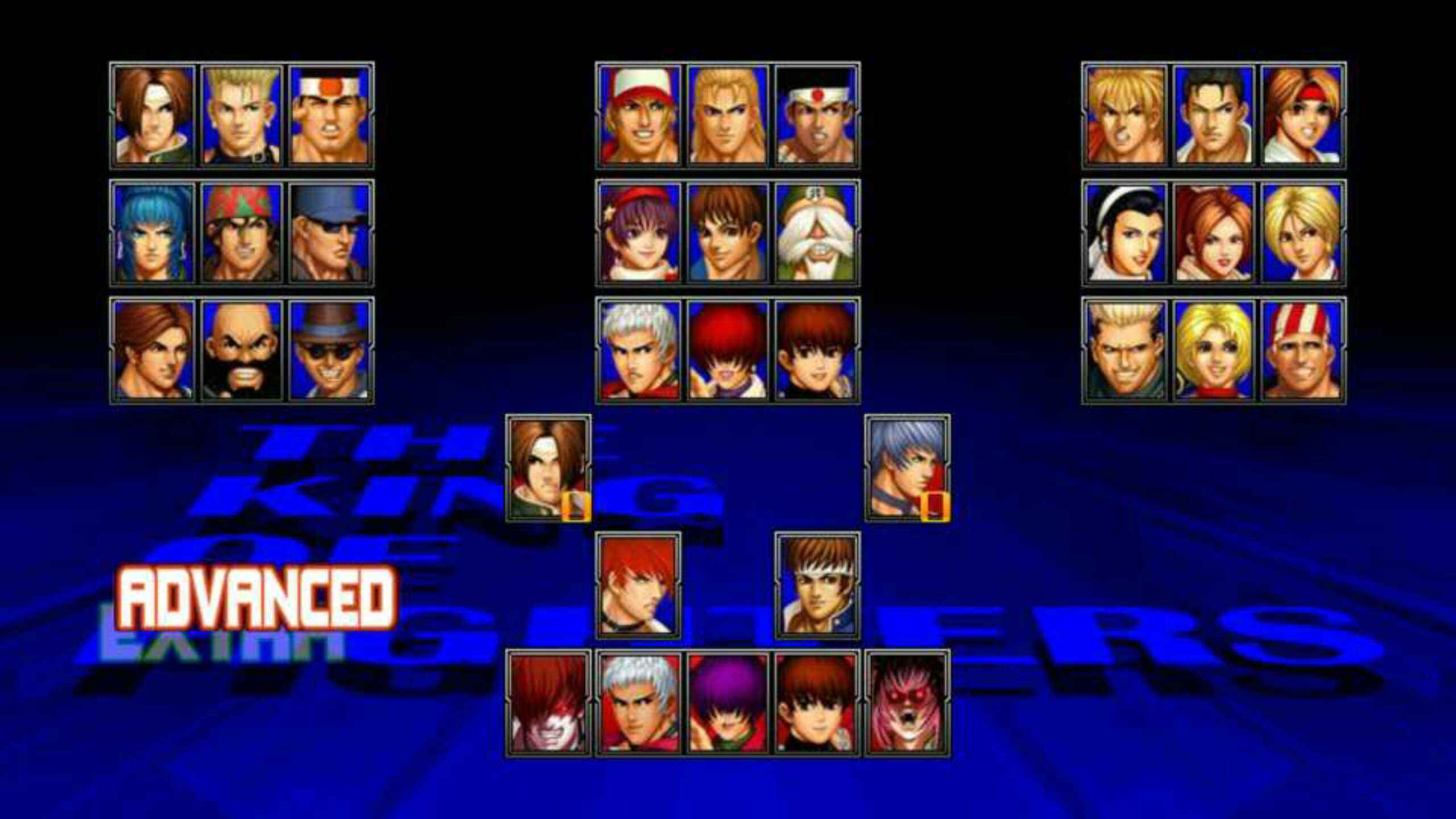Screen dimensions: 1456x819
Task: Choose Chizuru with black hair and white headband
Action: (1125, 233)
